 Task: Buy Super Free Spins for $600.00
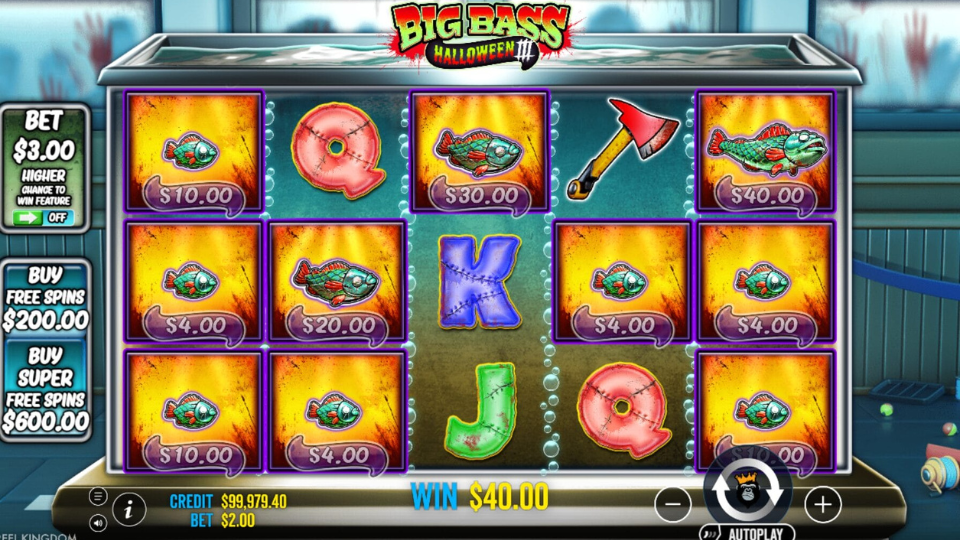45,390
